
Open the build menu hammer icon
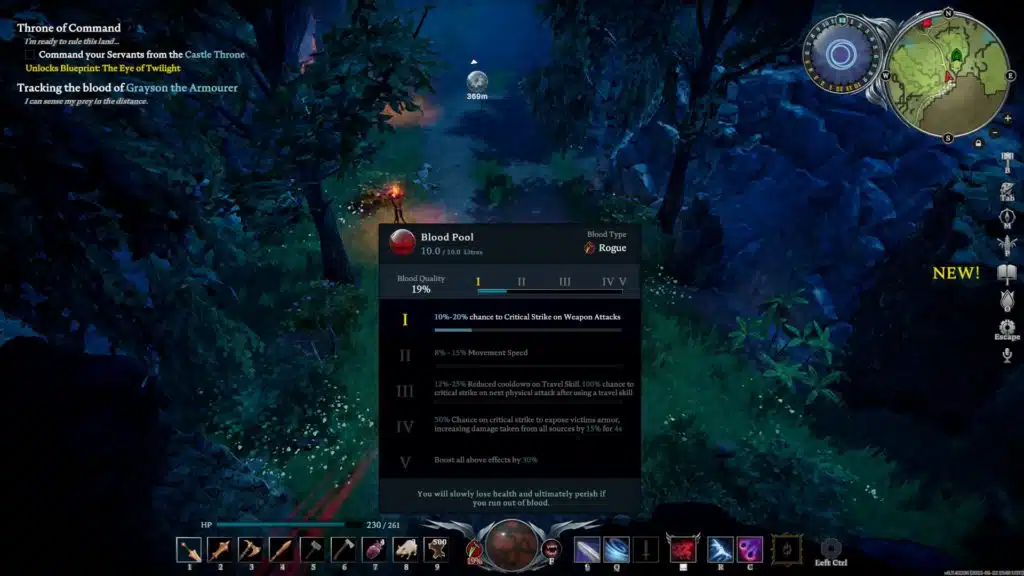click(x=1007, y=160)
